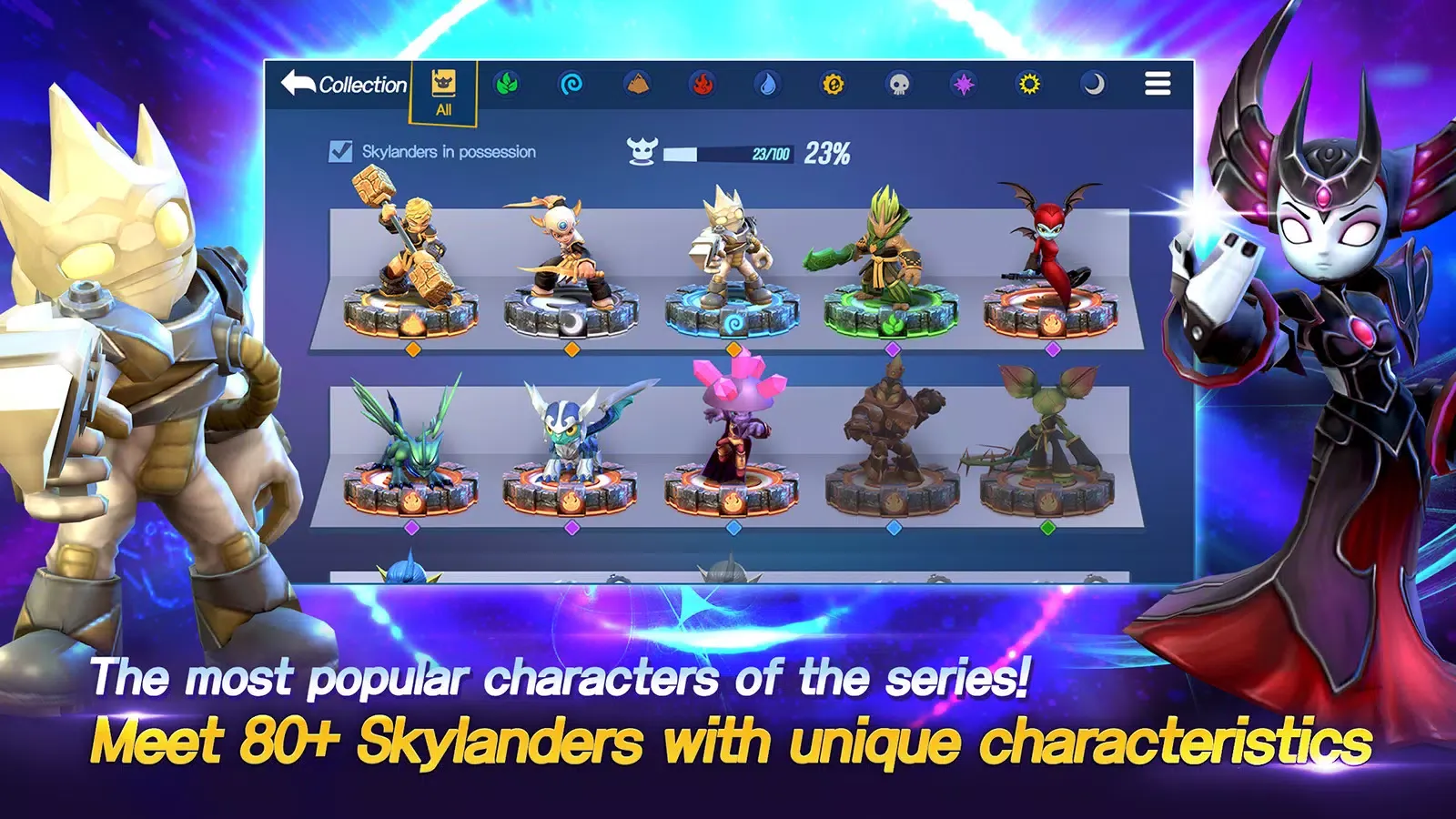Switch to the Dark moon element tab
Screen dimensions: 1456x819
[1093, 85]
